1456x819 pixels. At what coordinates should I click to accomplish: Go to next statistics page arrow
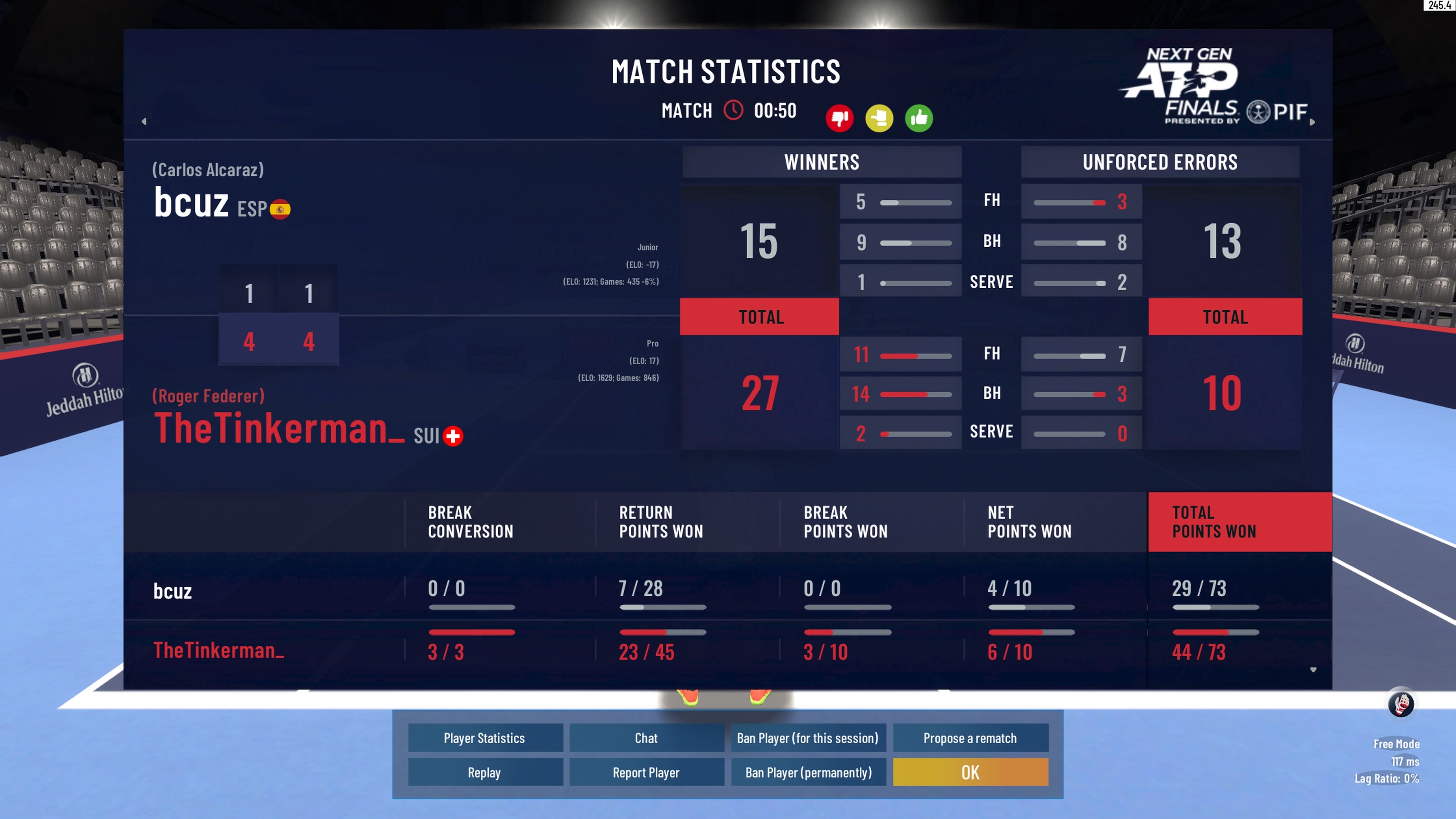pos(1312,121)
